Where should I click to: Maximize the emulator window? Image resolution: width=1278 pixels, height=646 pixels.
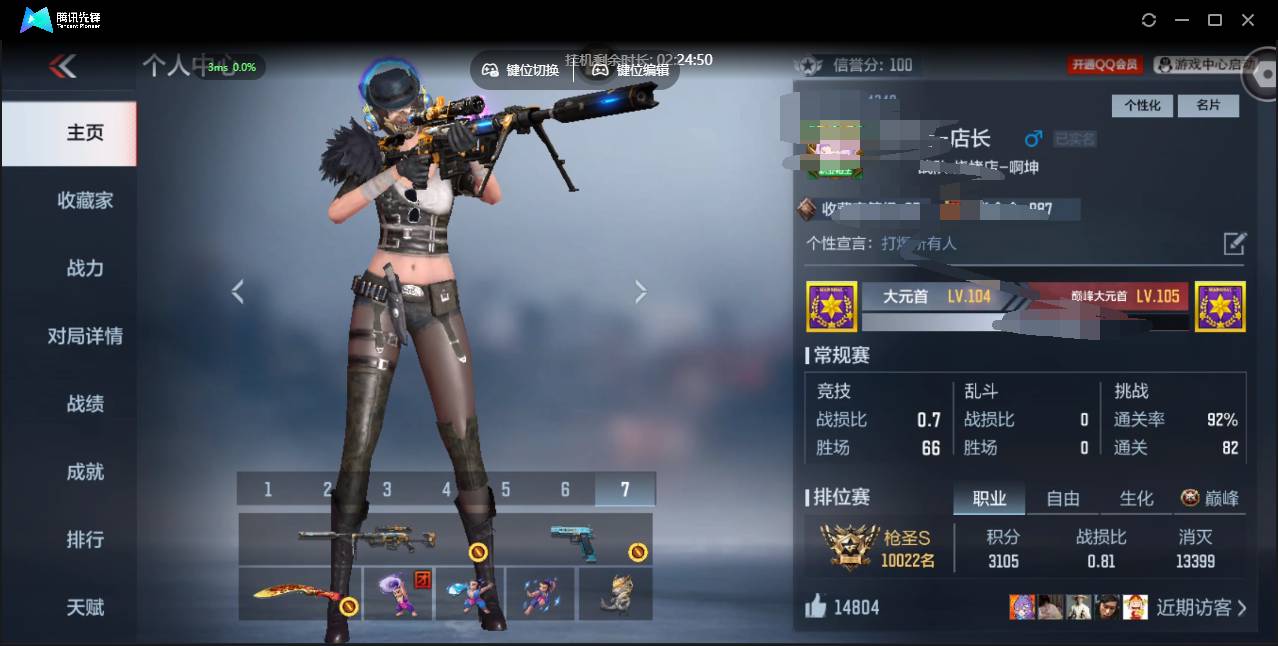pyautogui.click(x=1215, y=20)
